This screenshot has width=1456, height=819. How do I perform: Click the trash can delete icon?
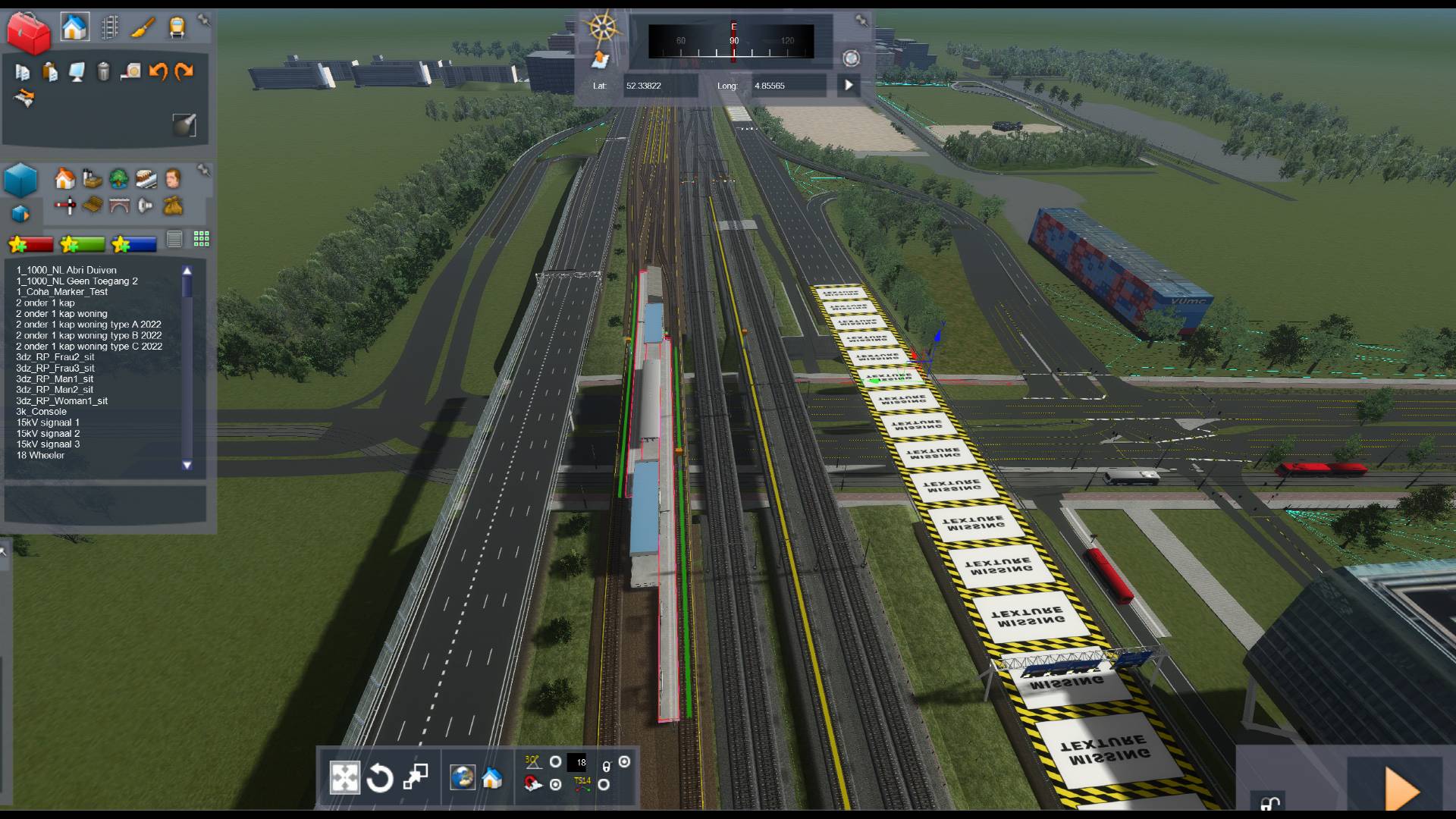(x=103, y=72)
